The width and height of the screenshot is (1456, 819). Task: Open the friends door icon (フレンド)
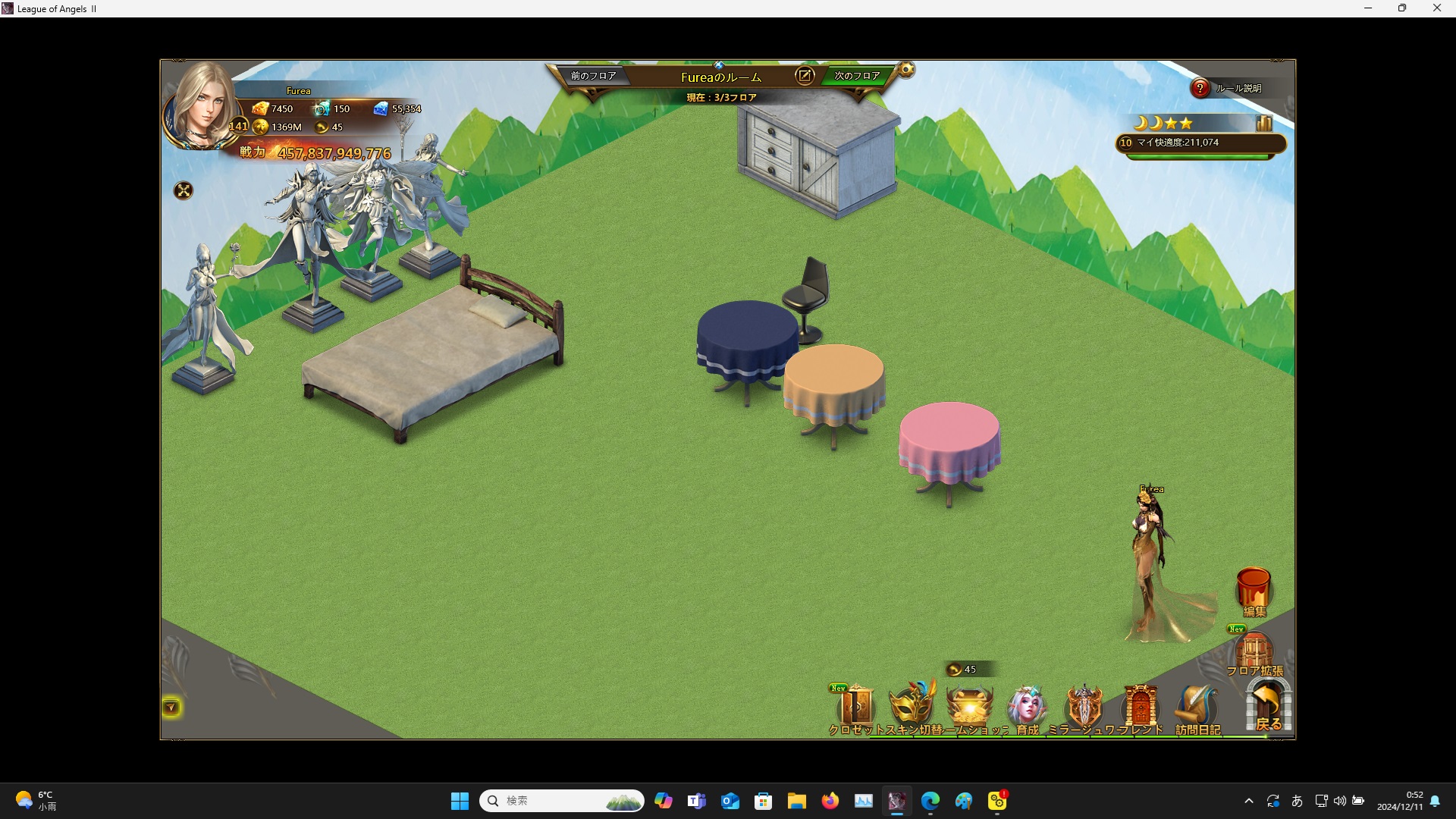coord(1141,707)
